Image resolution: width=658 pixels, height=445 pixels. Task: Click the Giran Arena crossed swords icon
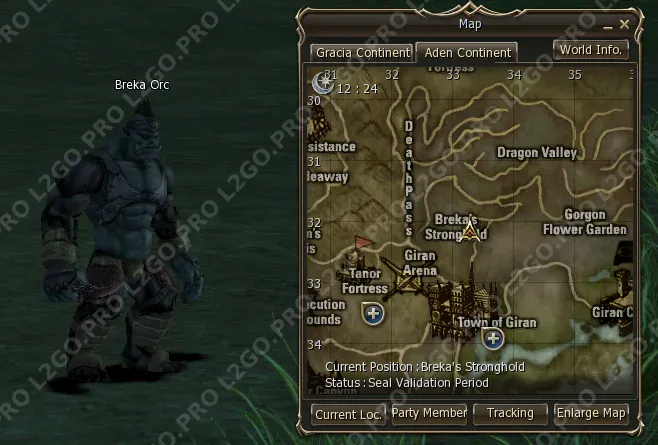(x=406, y=286)
